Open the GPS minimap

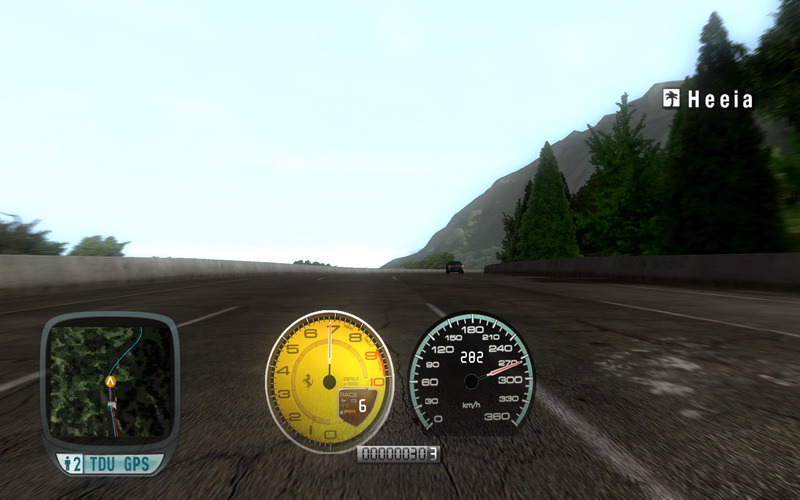point(108,380)
